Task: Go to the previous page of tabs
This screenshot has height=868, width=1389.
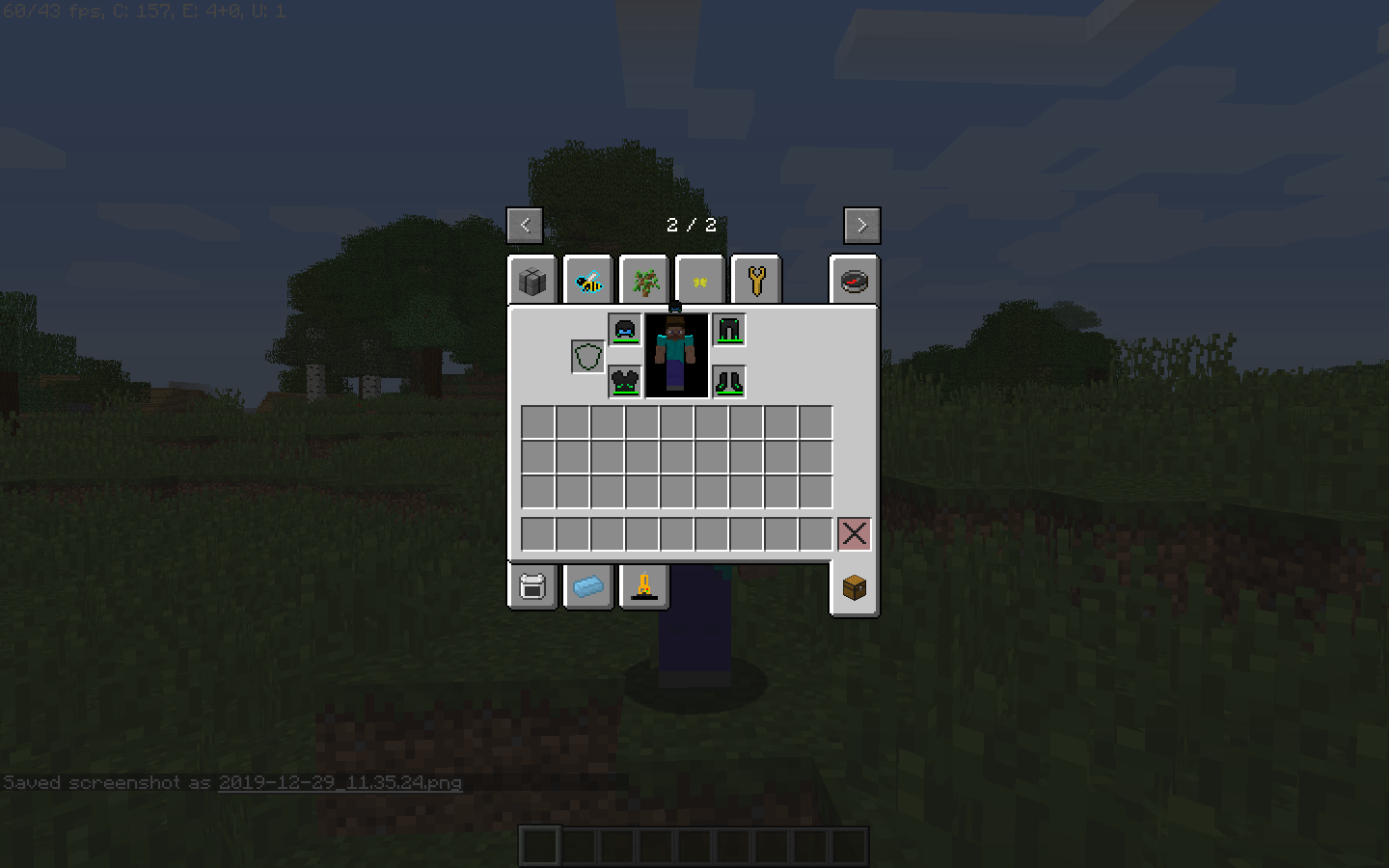Action: pos(526,225)
